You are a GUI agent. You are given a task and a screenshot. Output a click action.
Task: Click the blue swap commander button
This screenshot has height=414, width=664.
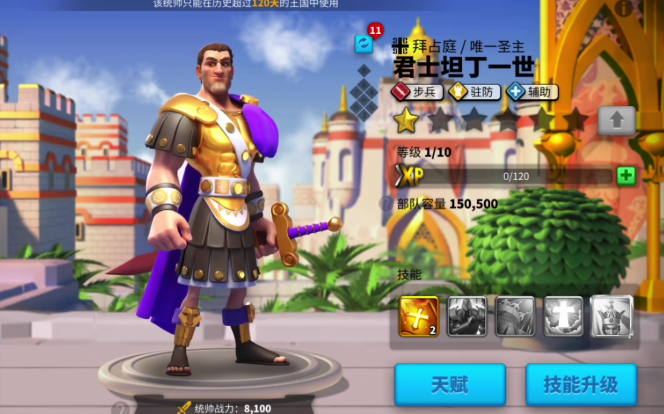(364, 44)
